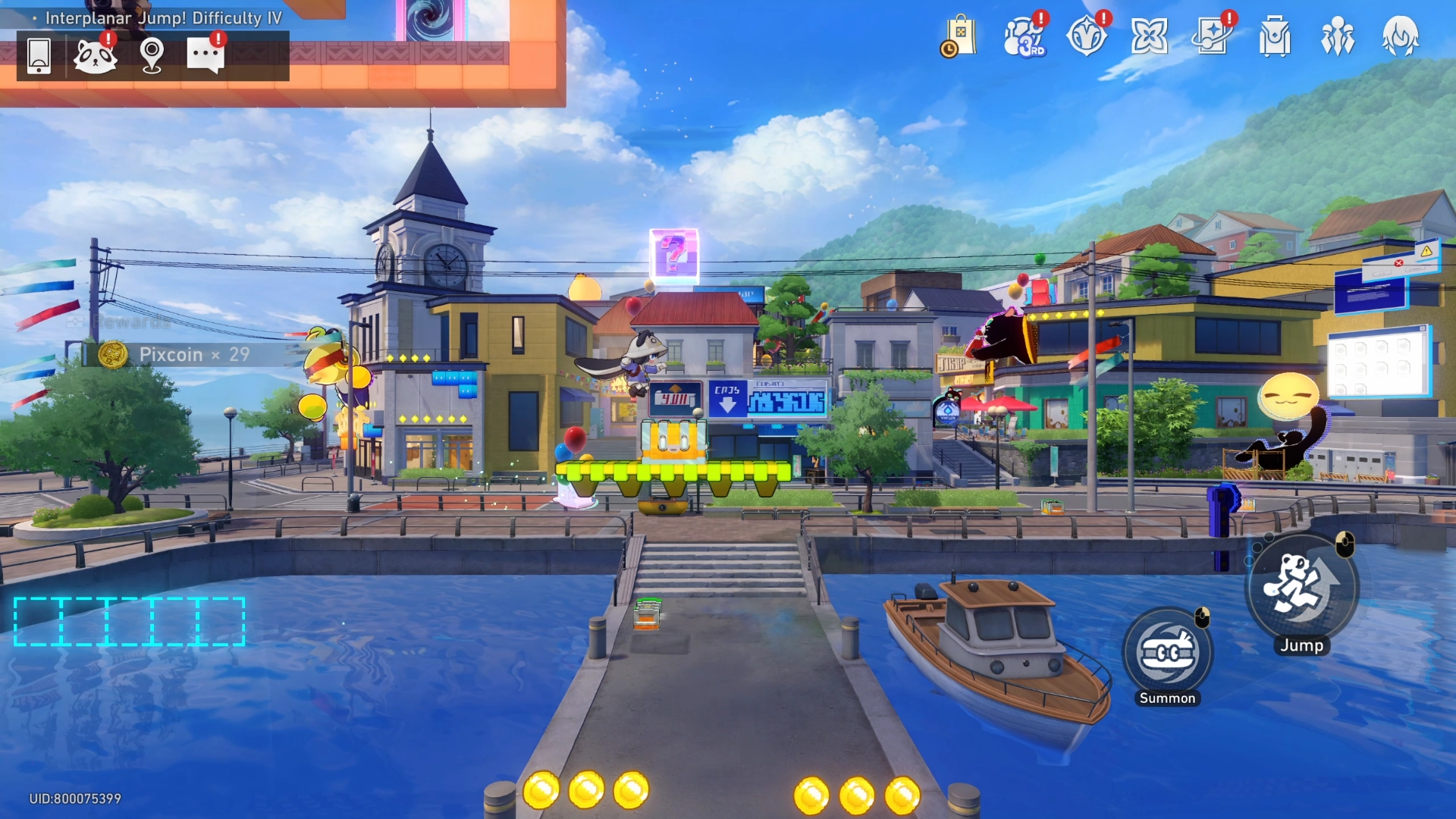Open the backpack inventory icon

pyautogui.click(x=1277, y=38)
